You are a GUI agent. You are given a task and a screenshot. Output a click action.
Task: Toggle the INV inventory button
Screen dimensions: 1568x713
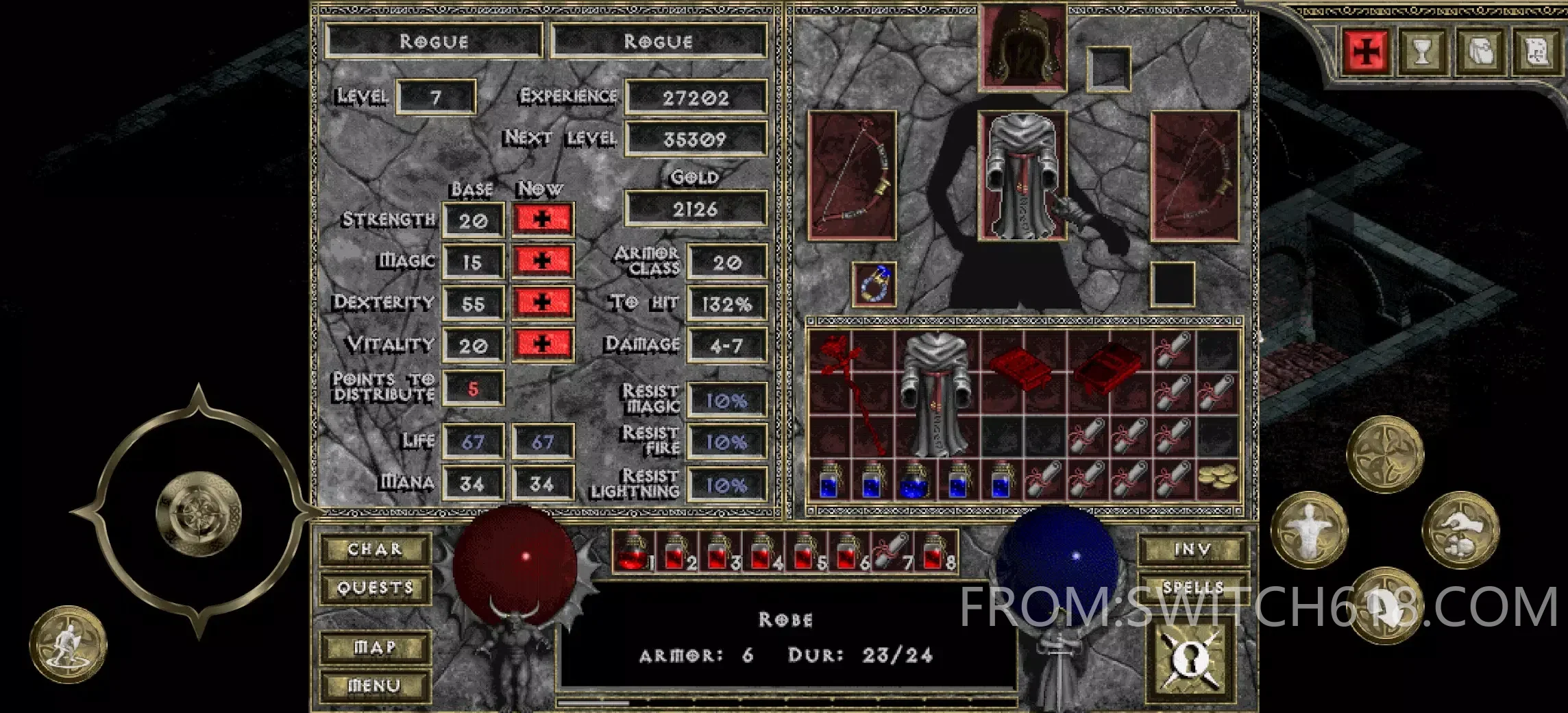[x=1192, y=549]
